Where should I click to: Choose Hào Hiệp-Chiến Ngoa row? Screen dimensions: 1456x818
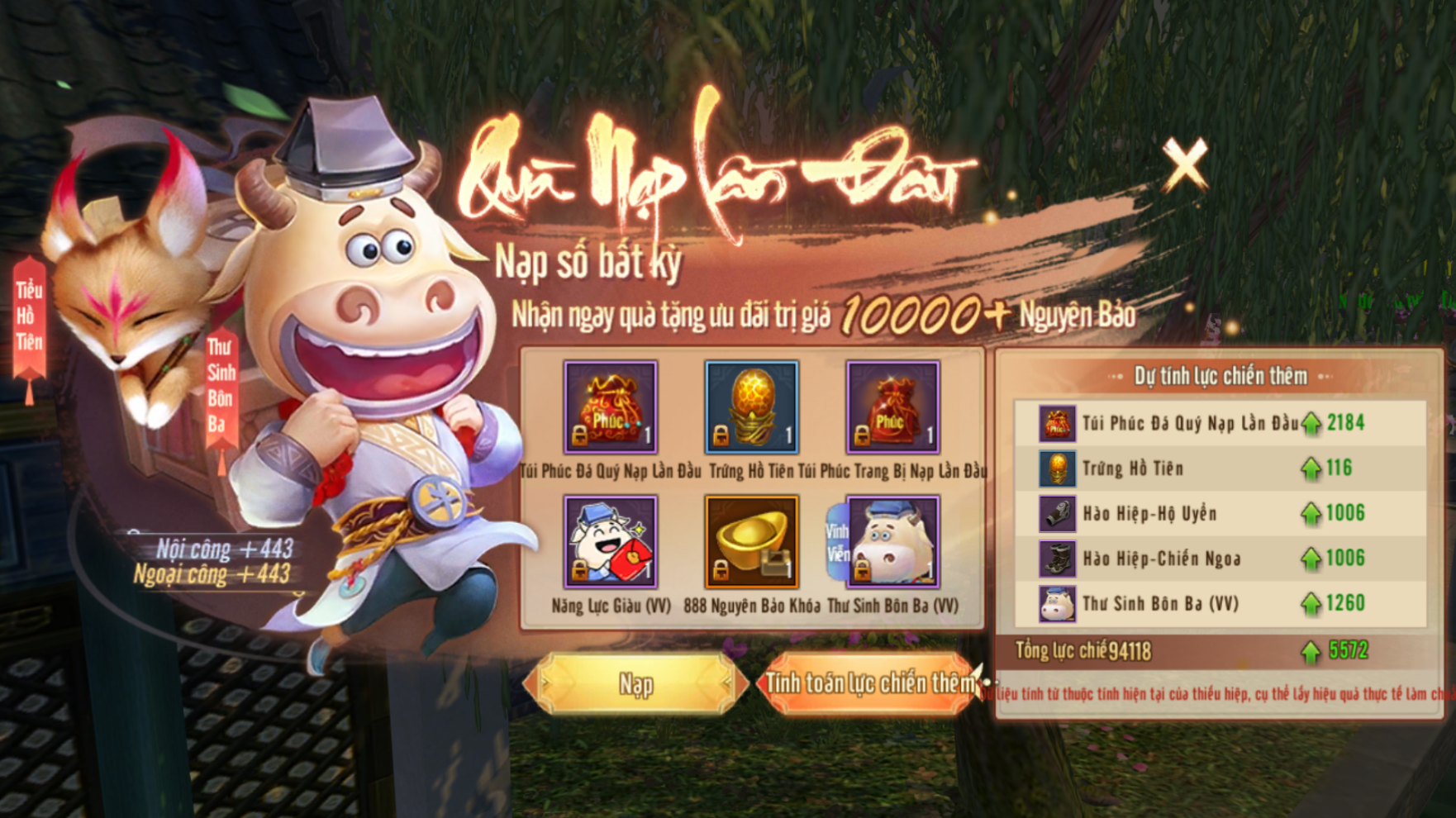[1220, 559]
